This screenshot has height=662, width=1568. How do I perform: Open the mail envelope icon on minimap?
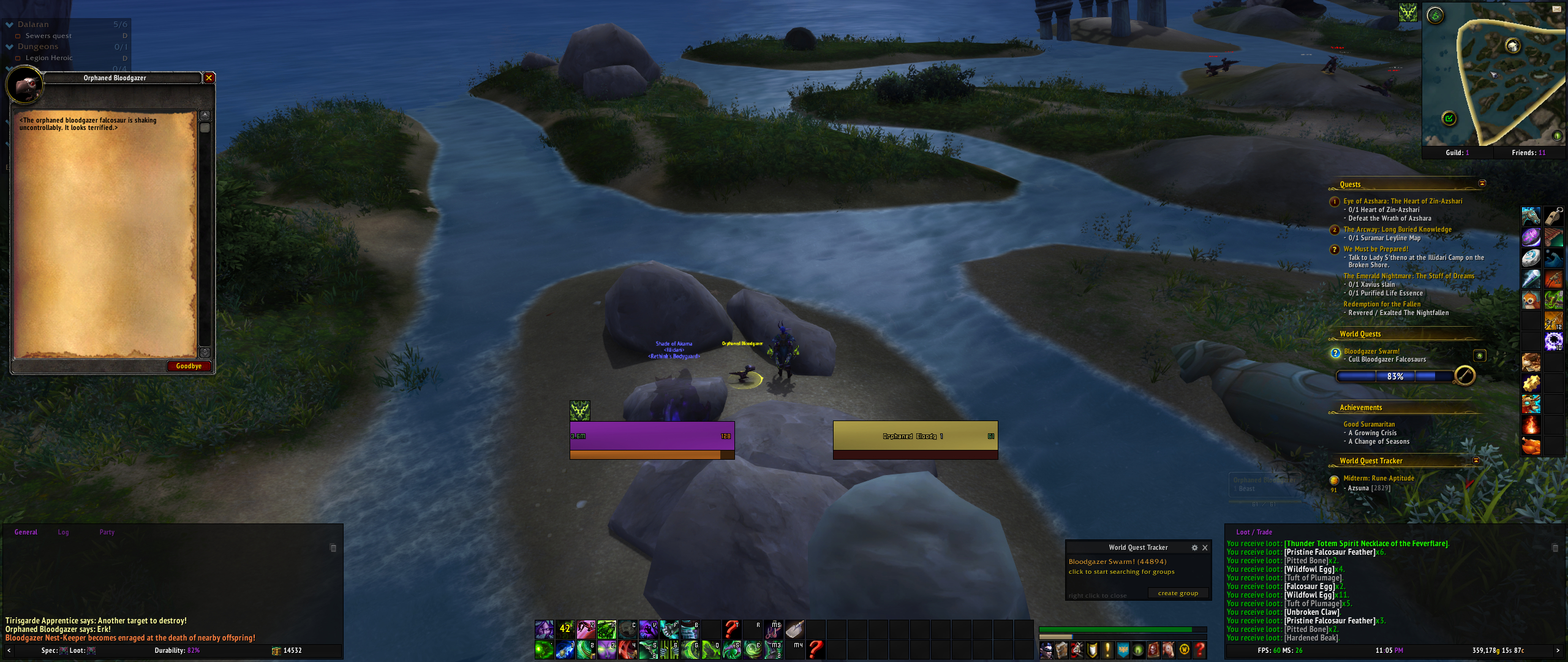coord(1556,9)
